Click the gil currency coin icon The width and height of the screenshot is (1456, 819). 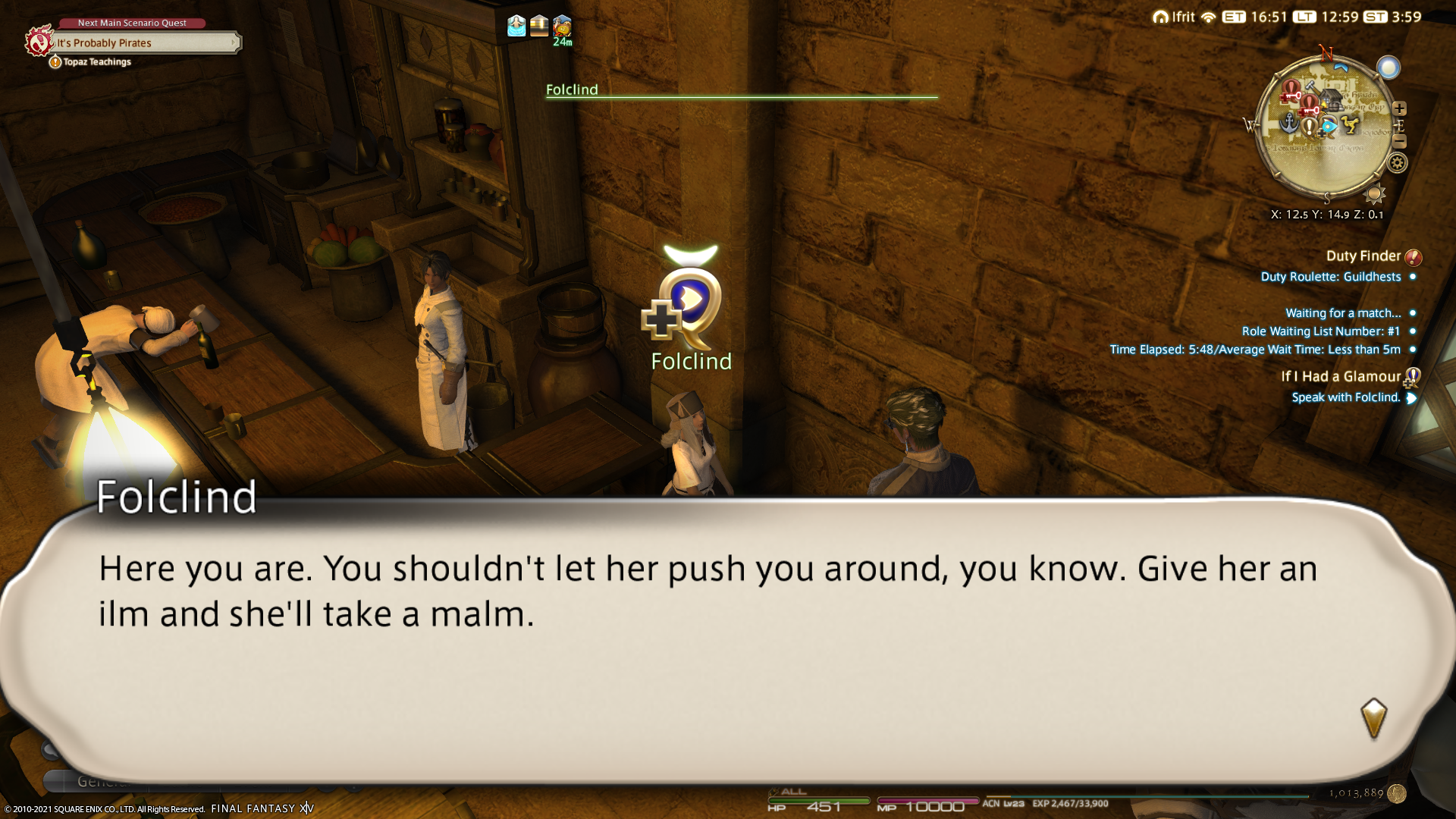1397,793
